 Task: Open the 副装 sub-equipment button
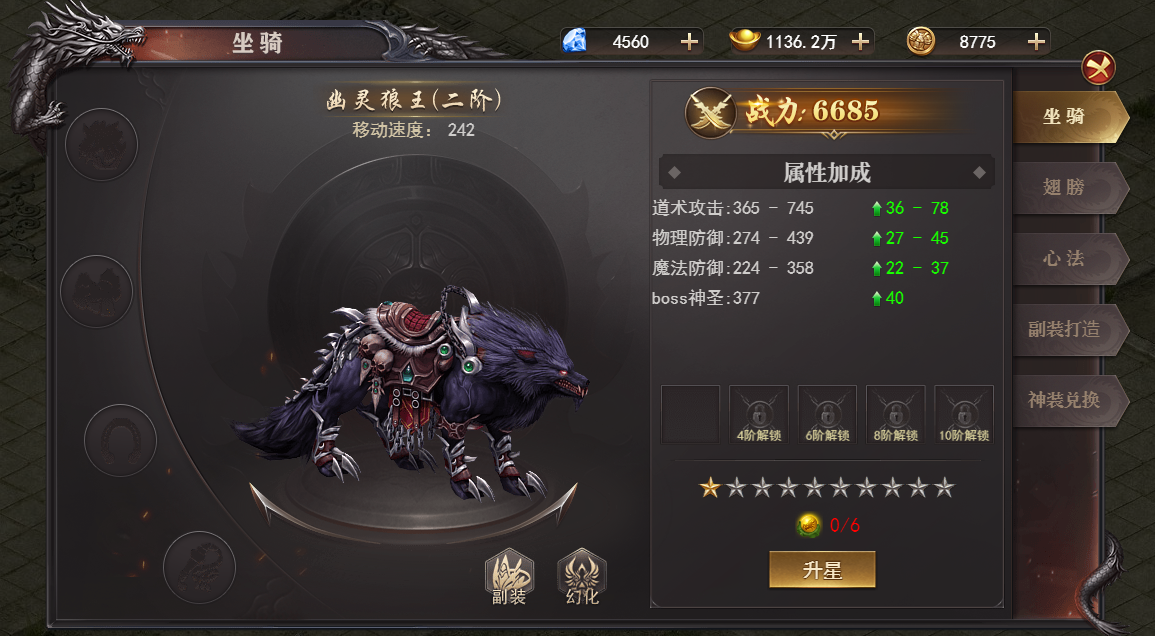(509, 578)
